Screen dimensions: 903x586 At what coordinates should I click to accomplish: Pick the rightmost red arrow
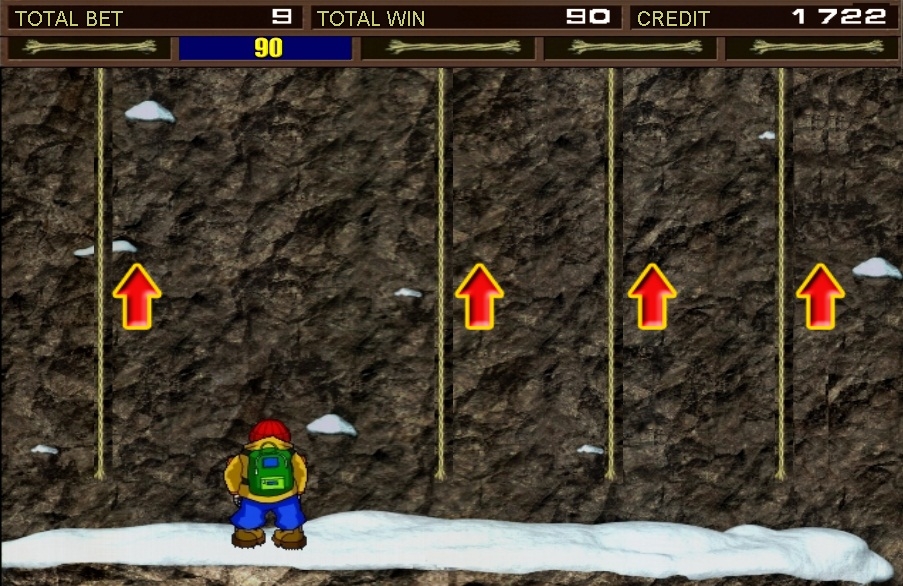[820, 296]
